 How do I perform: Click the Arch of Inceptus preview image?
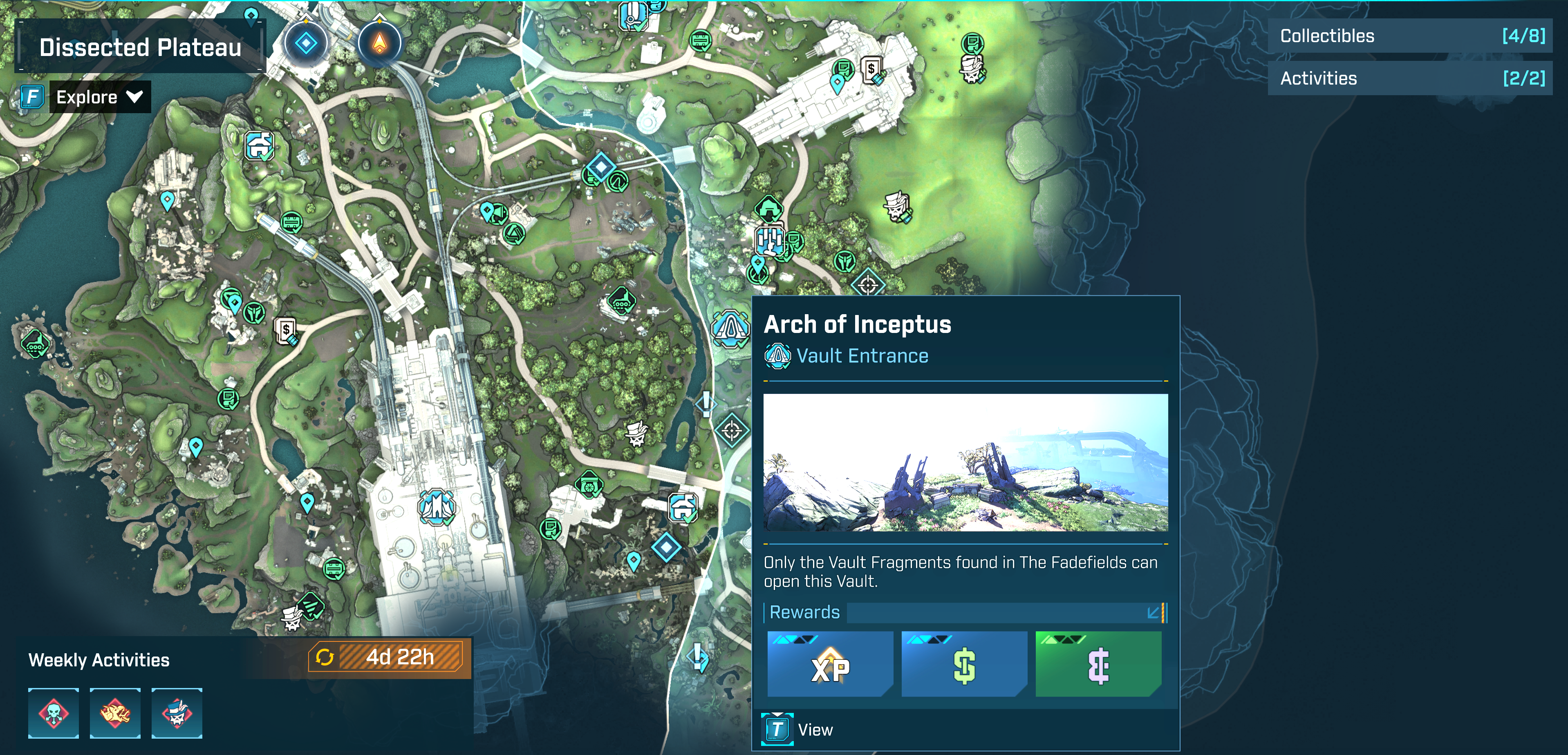tap(965, 462)
